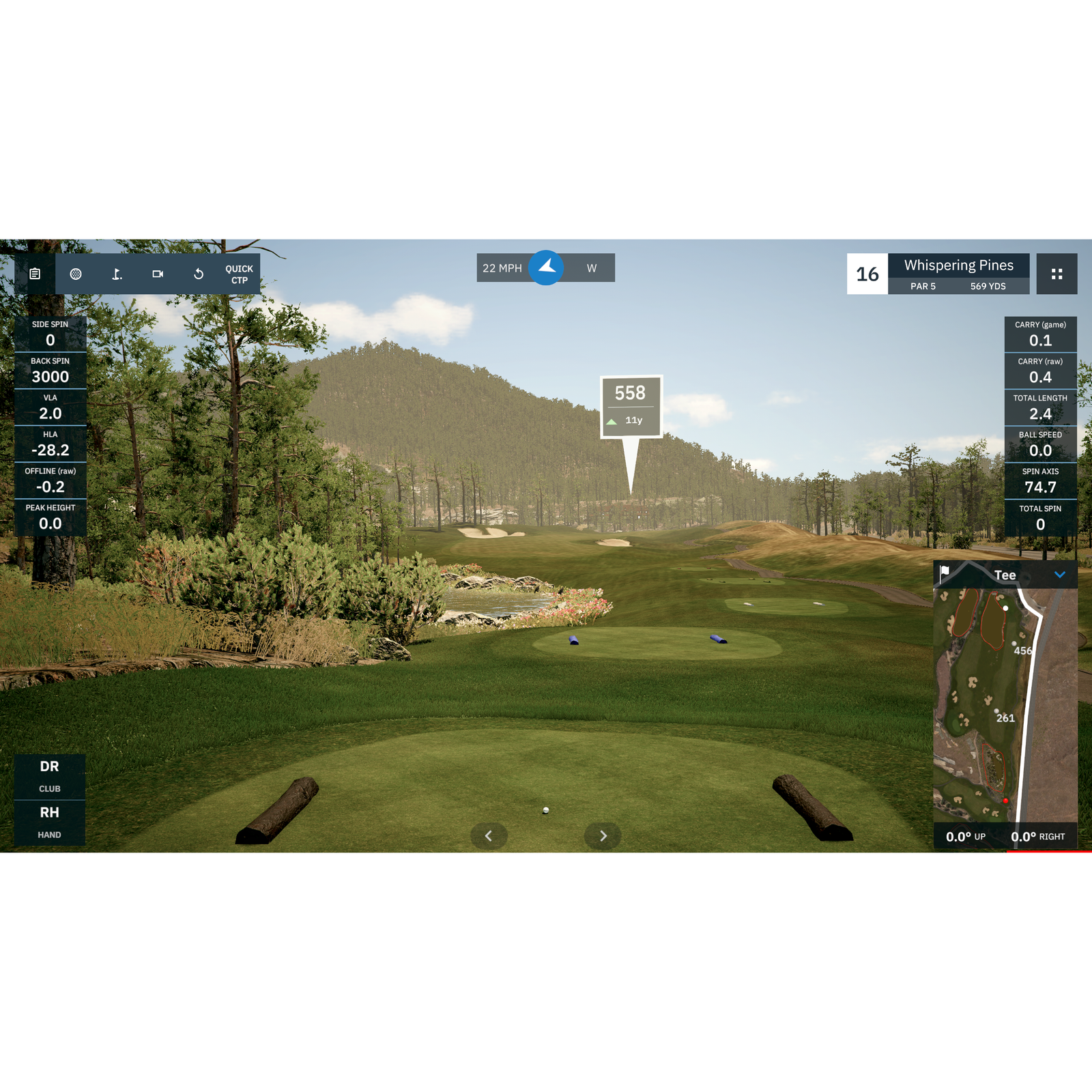Open the camera replay view

pos(158,273)
